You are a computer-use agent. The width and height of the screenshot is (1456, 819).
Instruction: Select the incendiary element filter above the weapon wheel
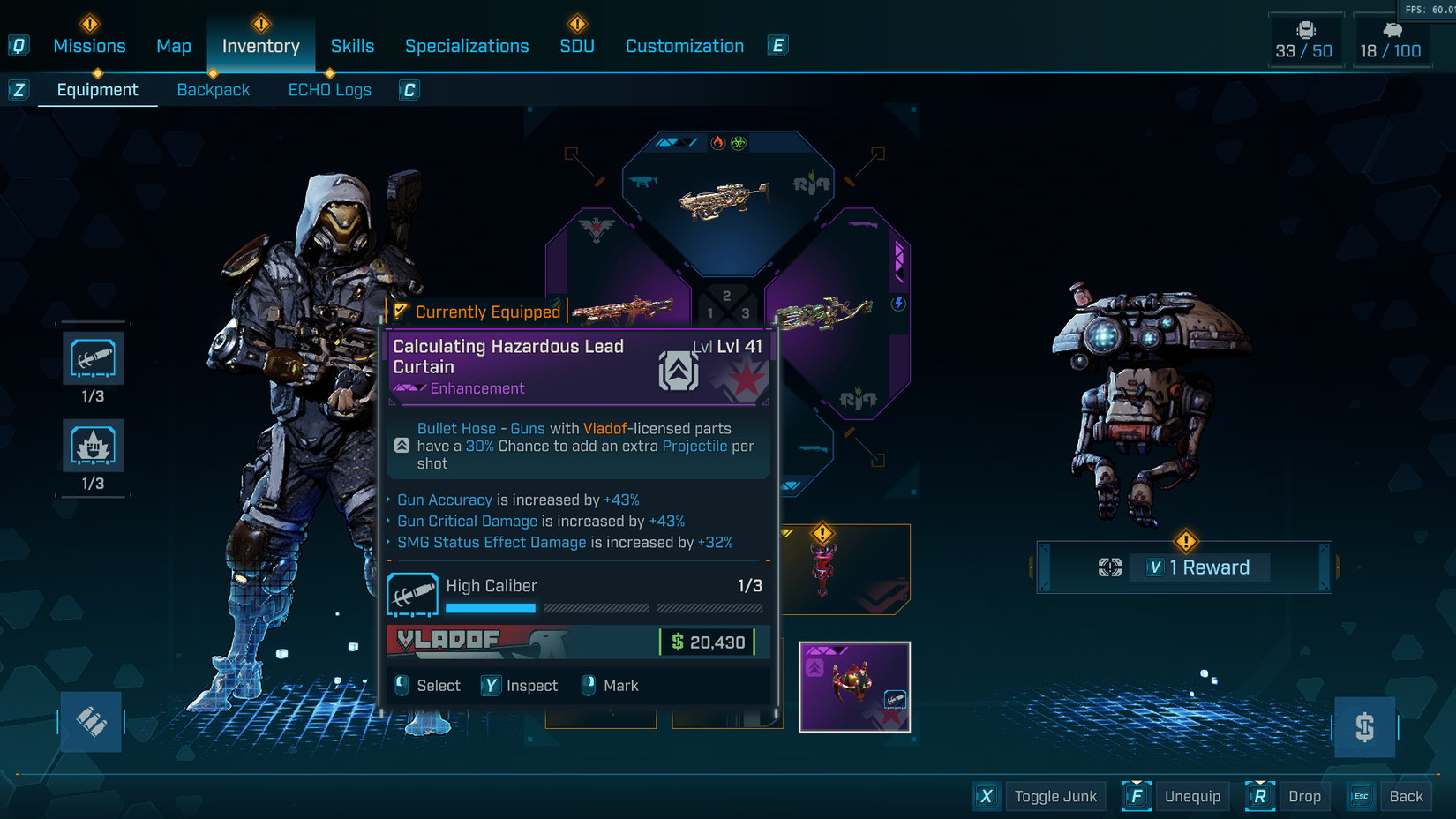(x=718, y=143)
